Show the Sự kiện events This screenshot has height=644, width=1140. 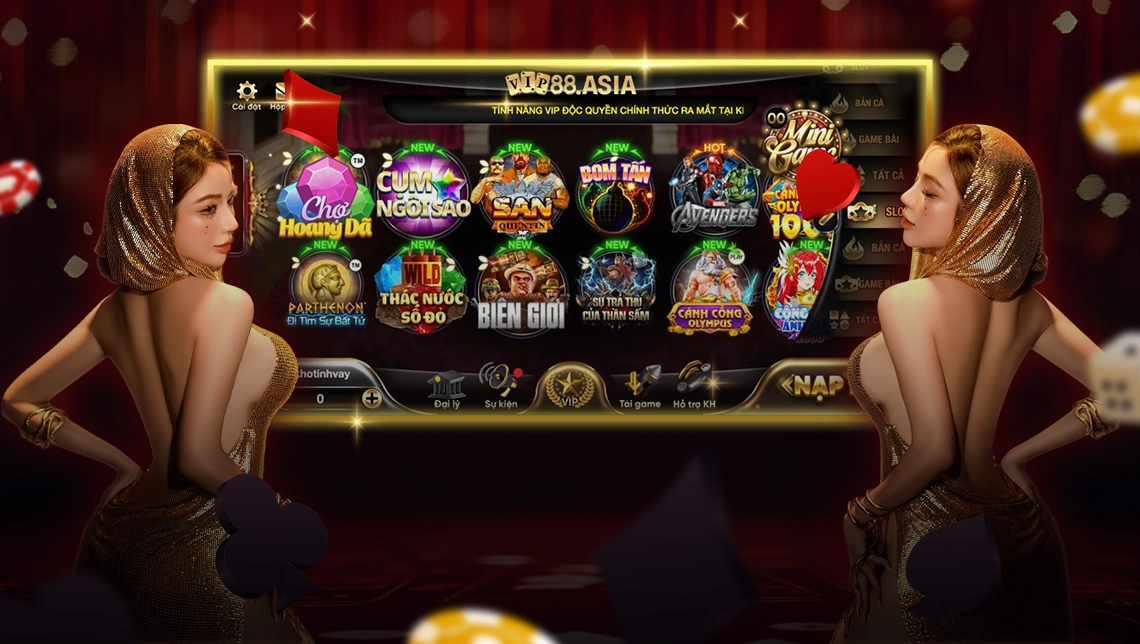pyautogui.click(x=500, y=387)
